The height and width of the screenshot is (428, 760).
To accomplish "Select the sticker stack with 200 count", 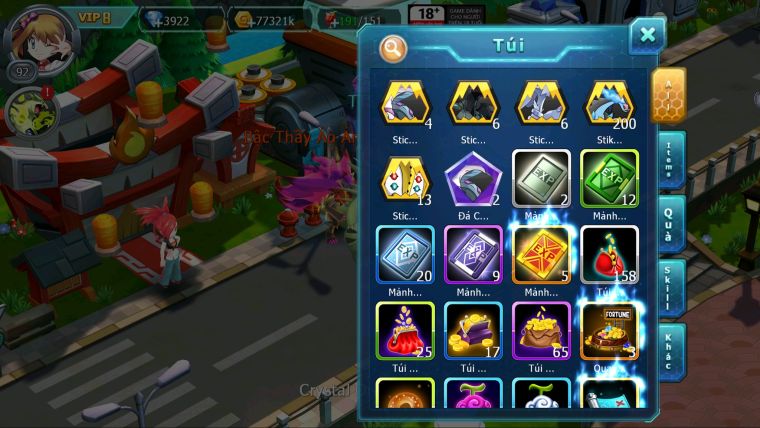I will tap(609, 102).
